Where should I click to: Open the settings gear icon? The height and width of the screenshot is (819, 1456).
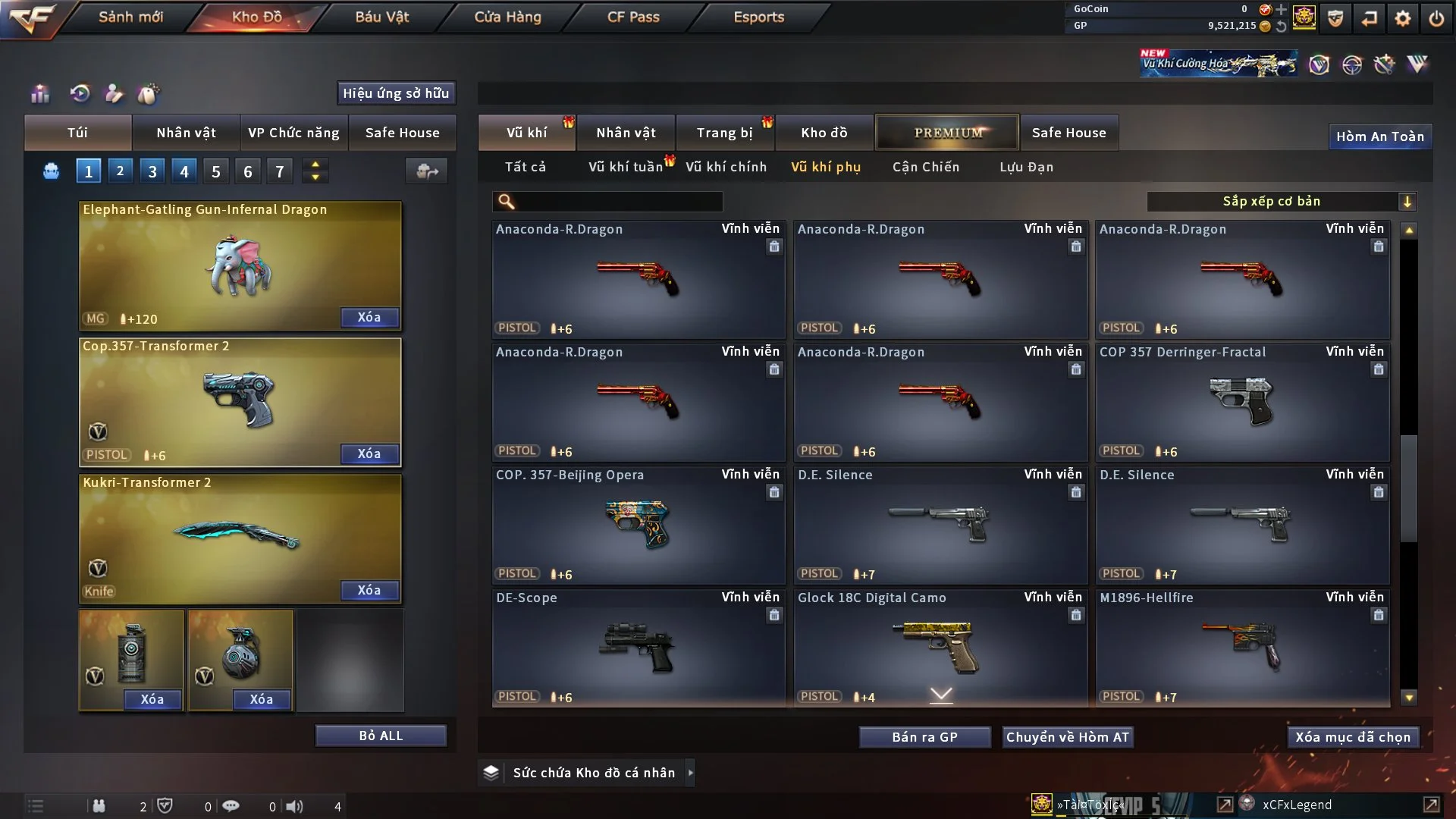1402,18
